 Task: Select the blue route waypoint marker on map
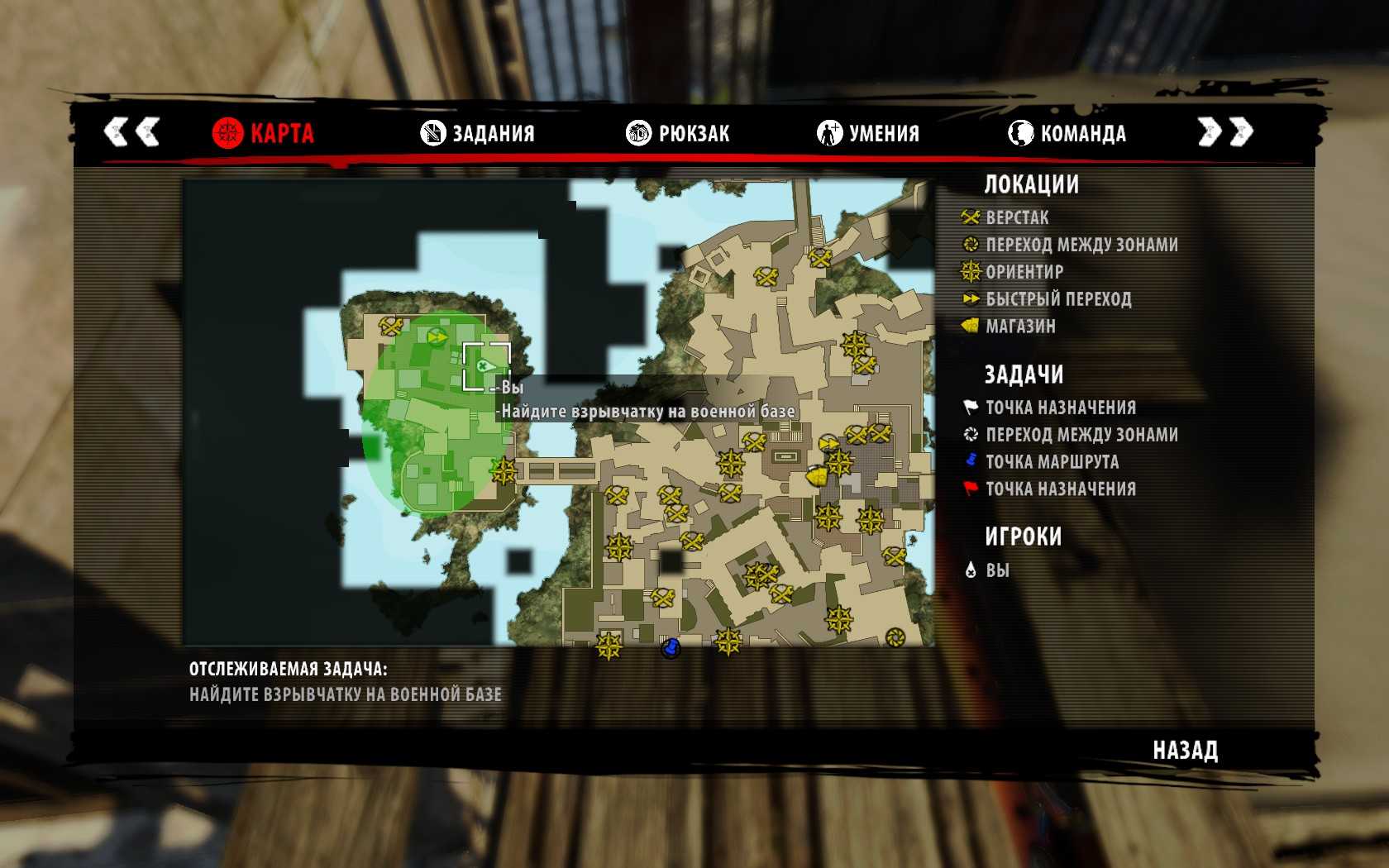click(671, 647)
